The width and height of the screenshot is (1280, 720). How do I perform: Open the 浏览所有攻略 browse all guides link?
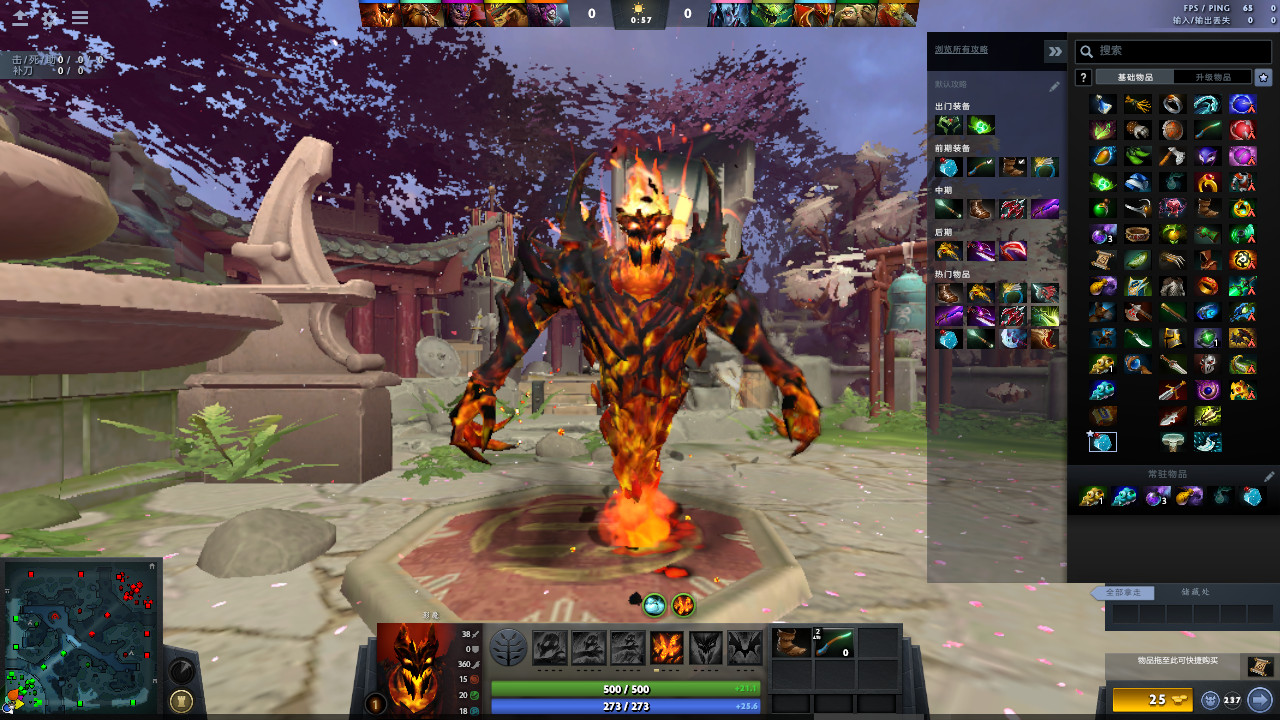(961, 49)
